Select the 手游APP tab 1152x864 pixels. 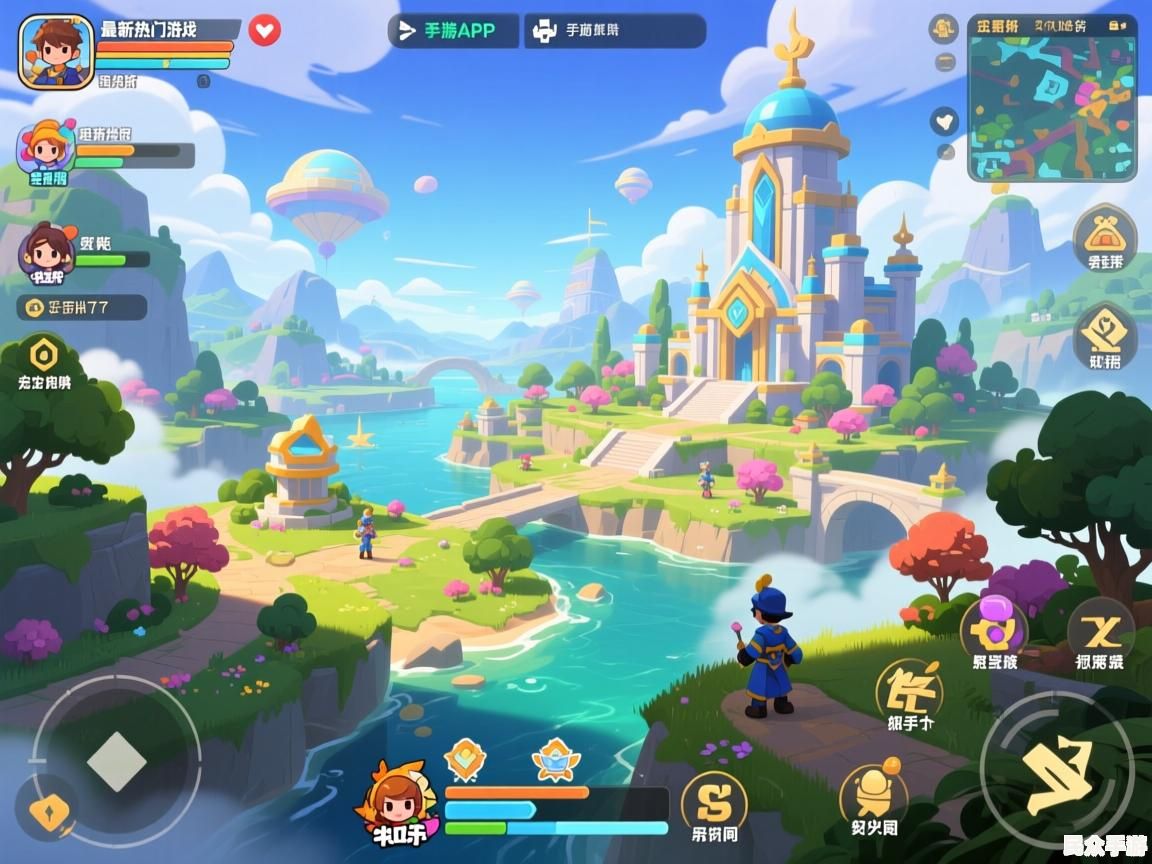click(x=453, y=31)
